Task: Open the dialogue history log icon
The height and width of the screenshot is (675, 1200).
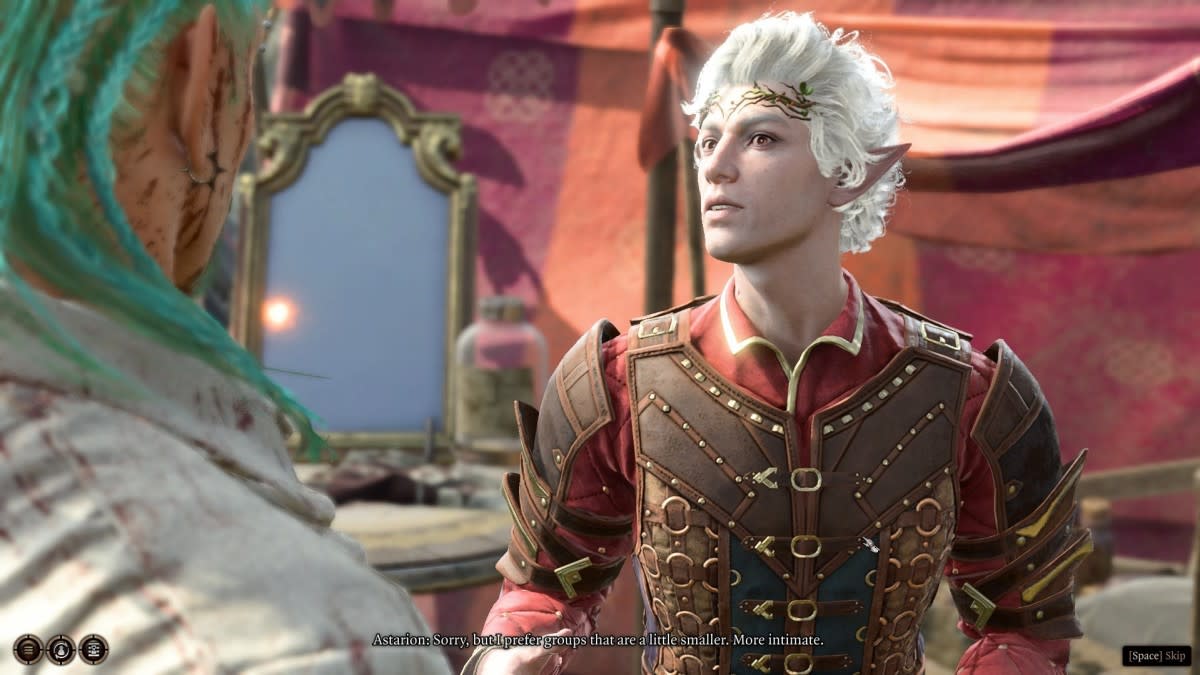Action: (27, 649)
